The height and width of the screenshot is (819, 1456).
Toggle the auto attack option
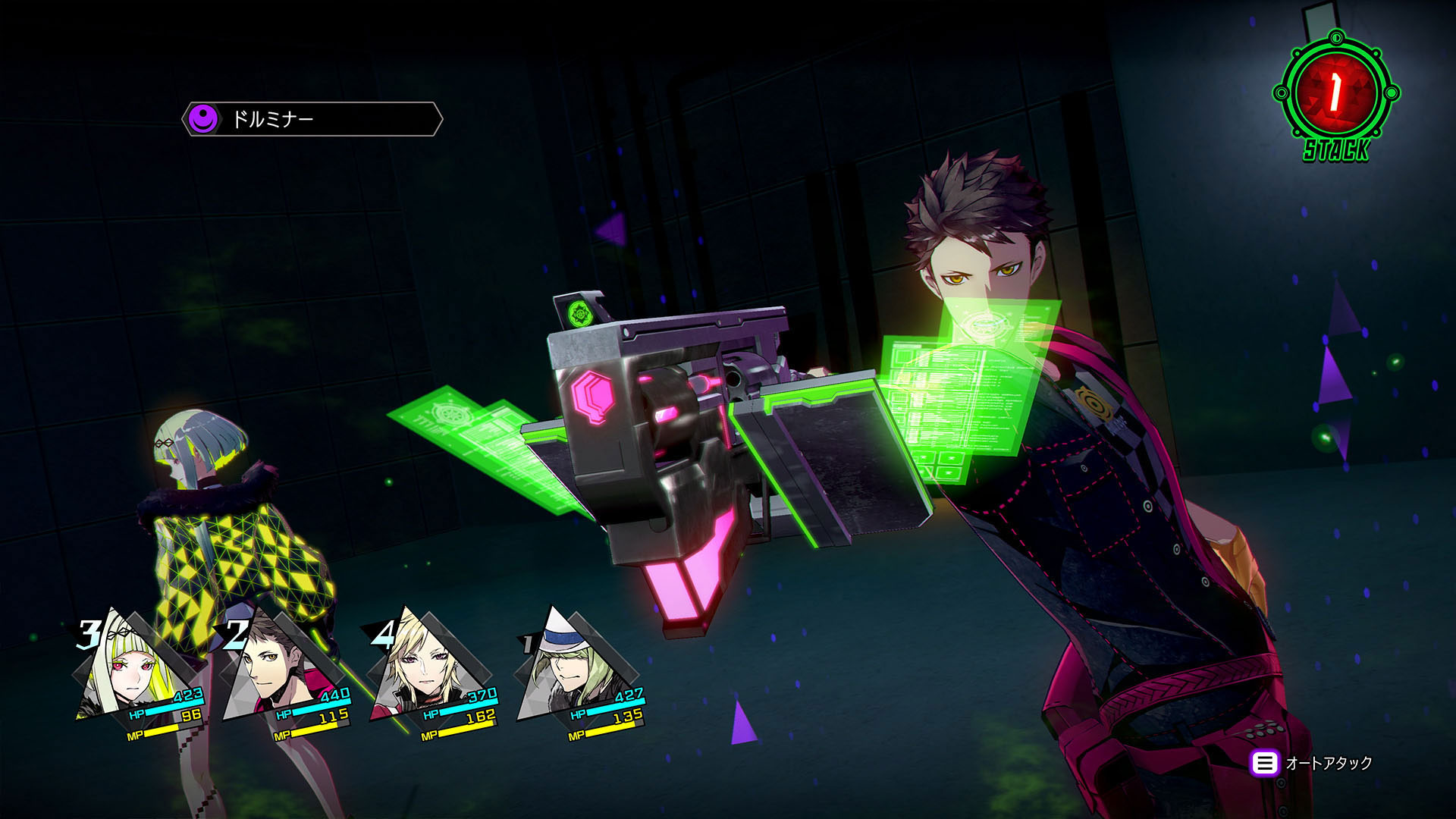[1312, 763]
